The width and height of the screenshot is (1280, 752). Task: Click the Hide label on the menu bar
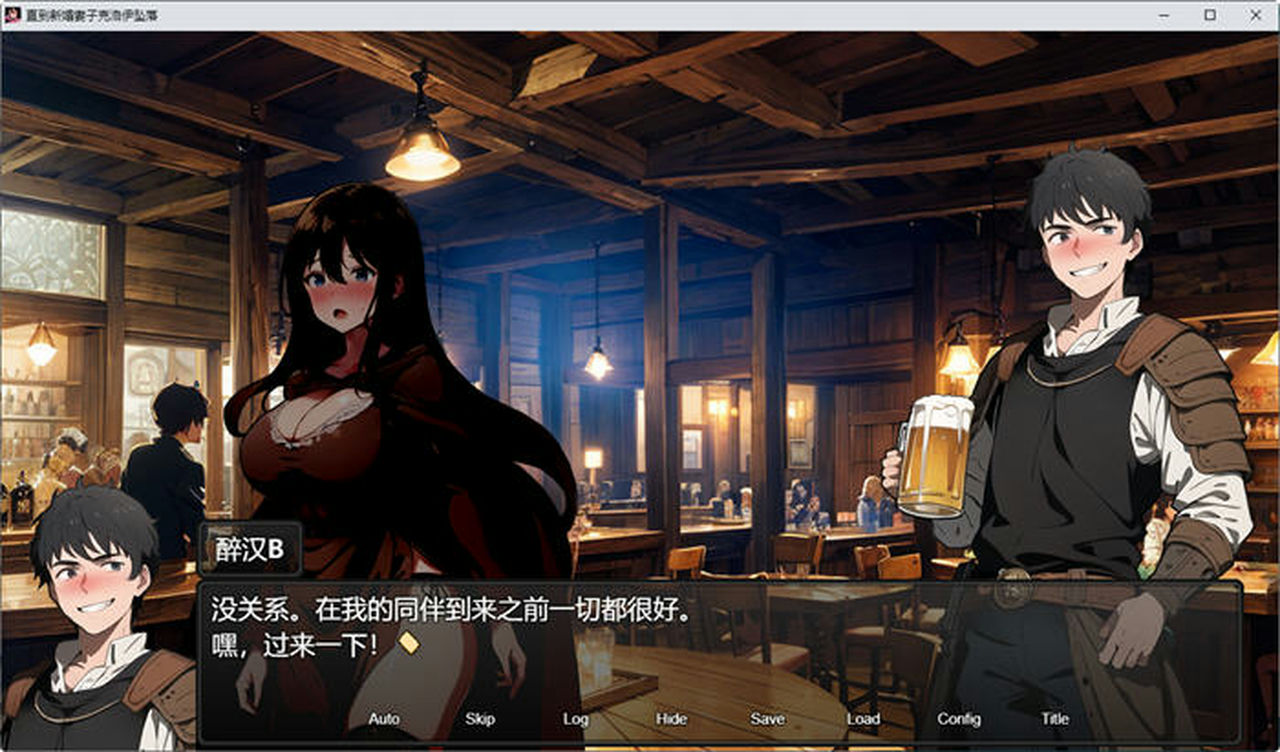click(671, 719)
